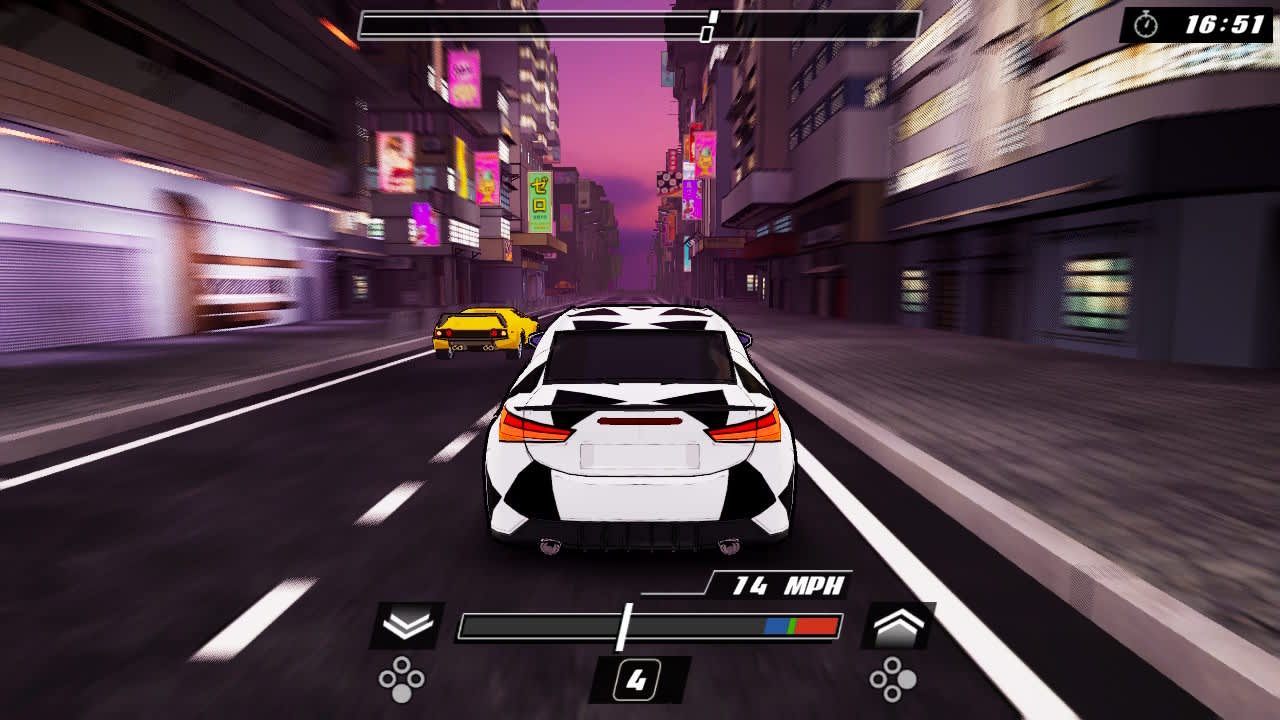
Task: Click the red zone of the RPM bar
Action: coord(818,625)
